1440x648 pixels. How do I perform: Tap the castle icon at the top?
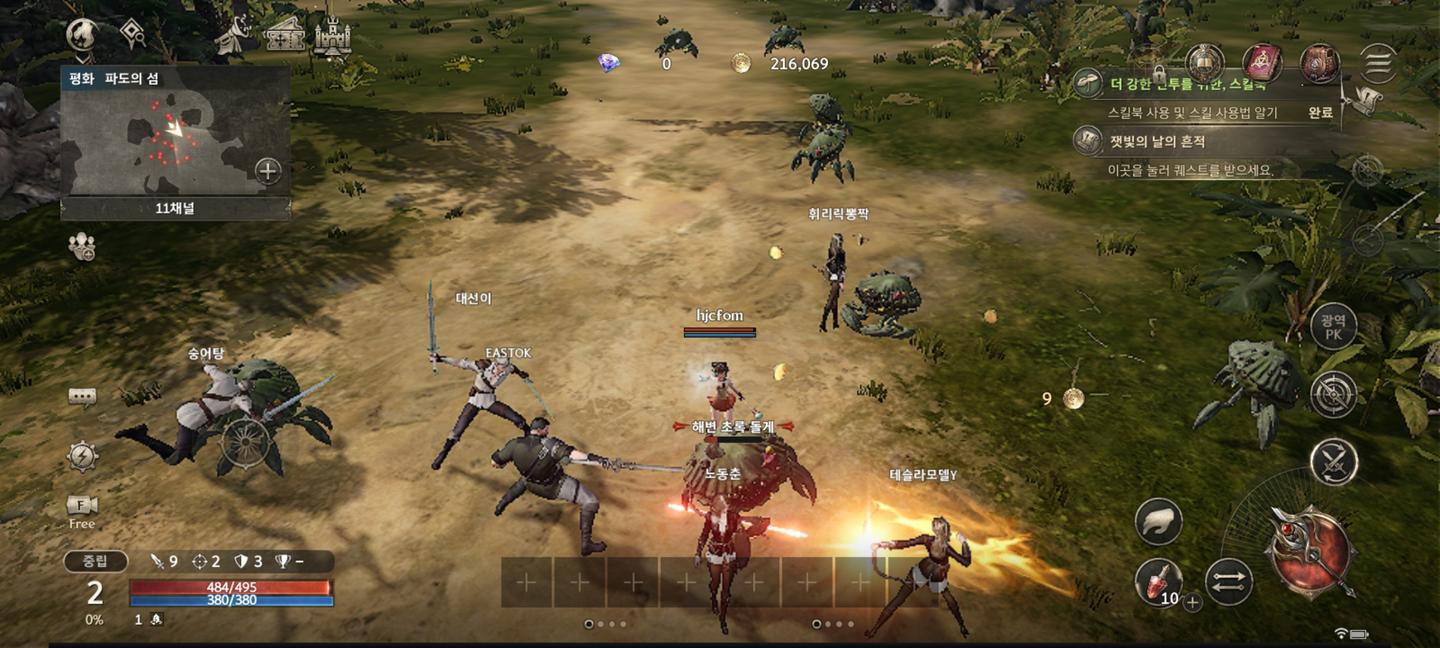coord(332,37)
